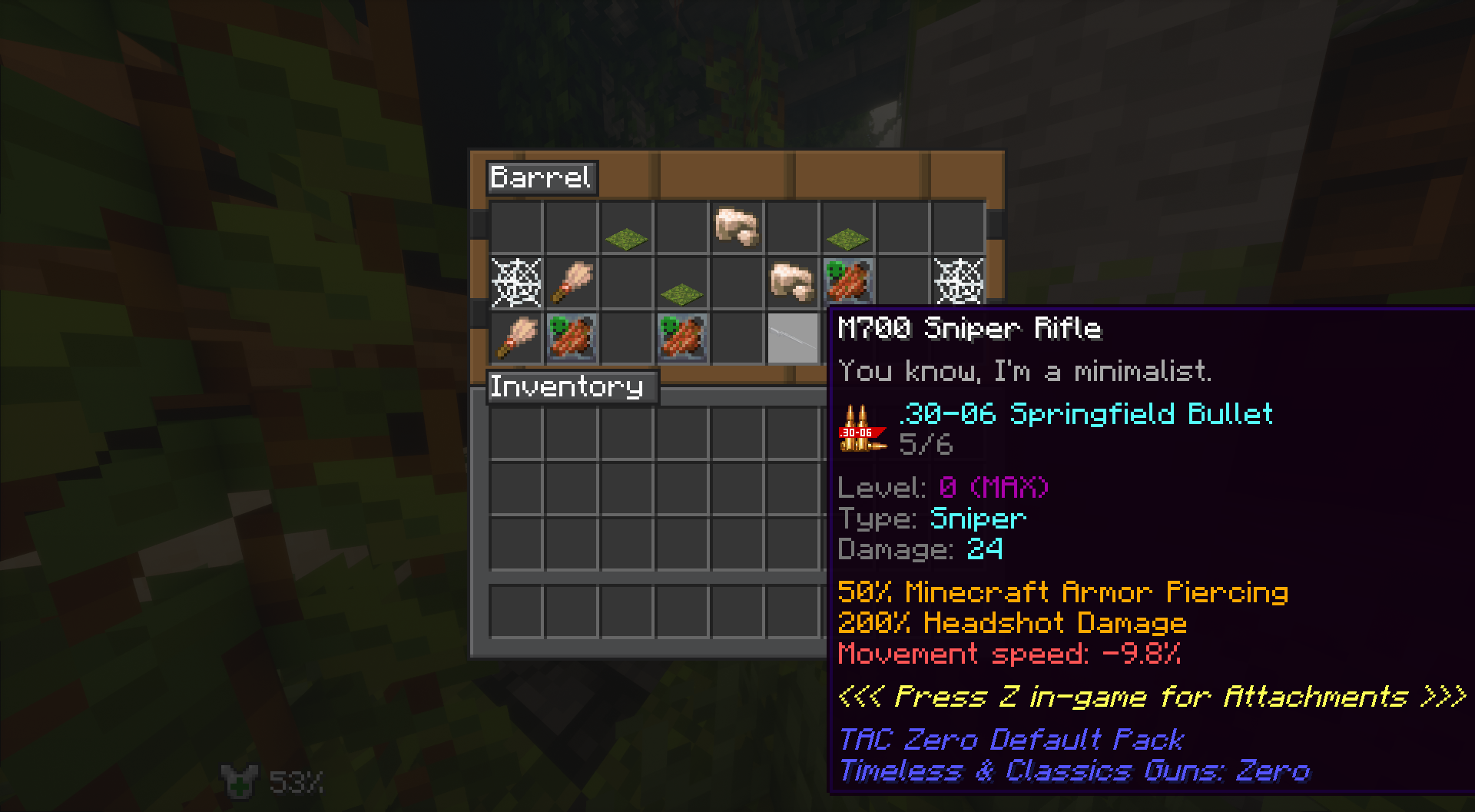Click the meat item beside the right cobweb
This screenshot has height=812, width=1475.
(849, 280)
